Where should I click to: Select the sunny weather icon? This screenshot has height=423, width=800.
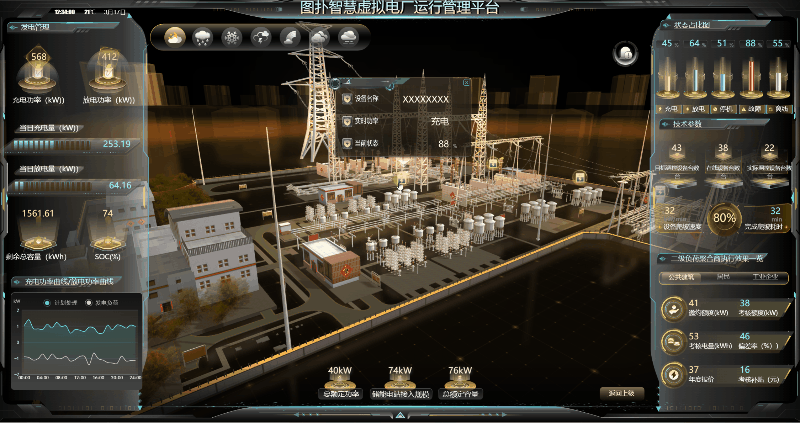[175, 37]
